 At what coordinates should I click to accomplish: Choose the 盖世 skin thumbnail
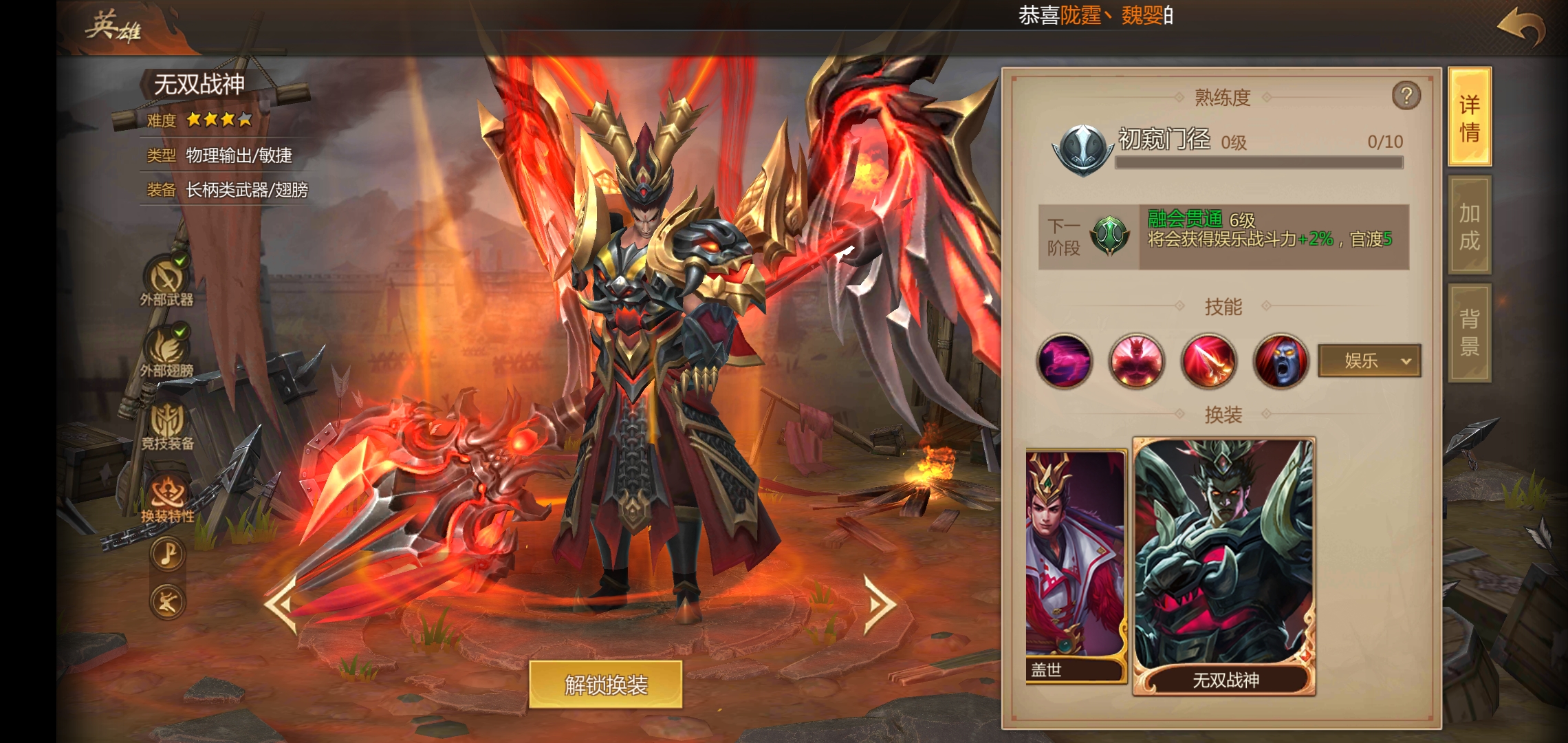tap(1075, 566)
